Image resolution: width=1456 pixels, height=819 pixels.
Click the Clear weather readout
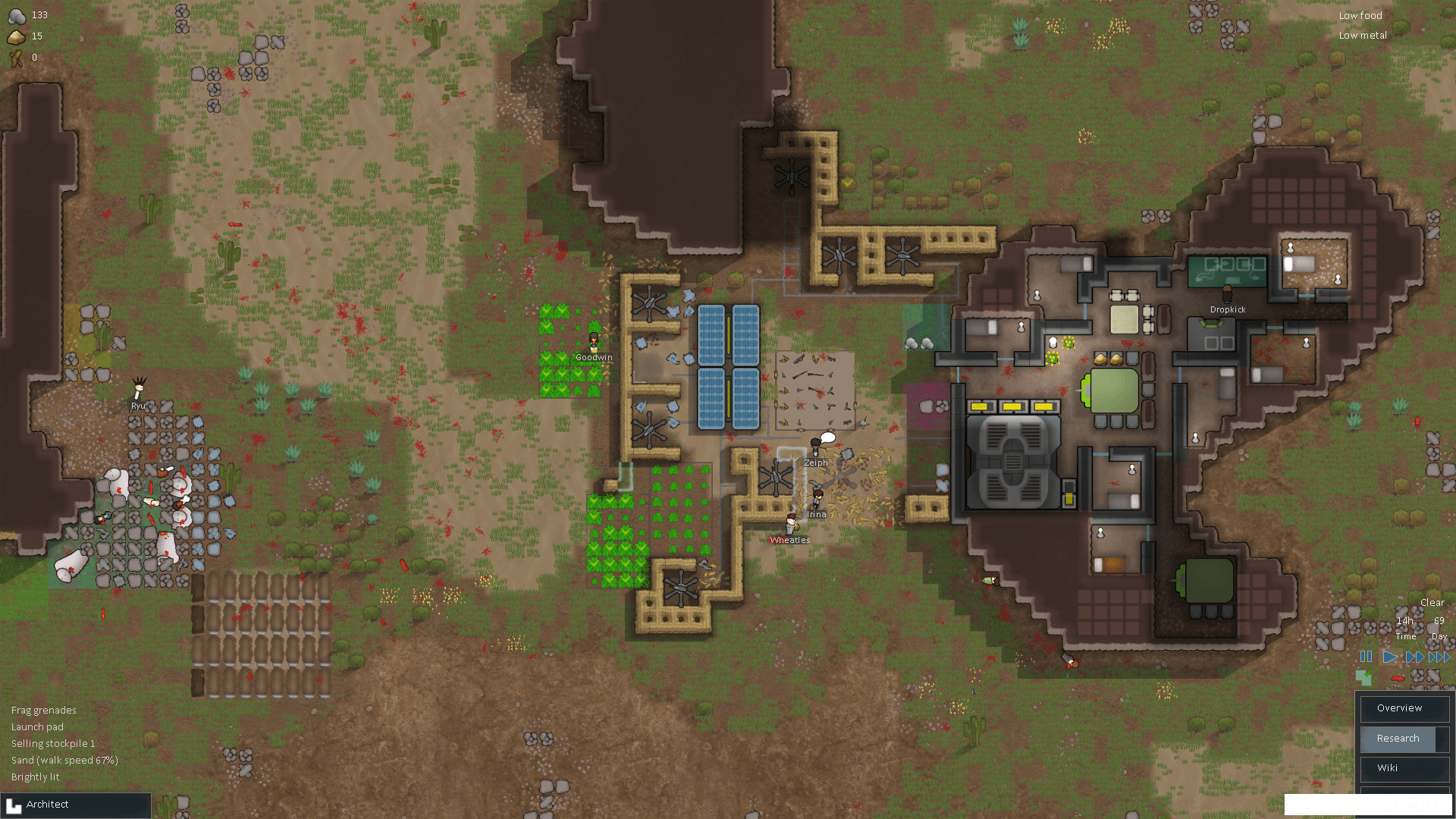1432,601
